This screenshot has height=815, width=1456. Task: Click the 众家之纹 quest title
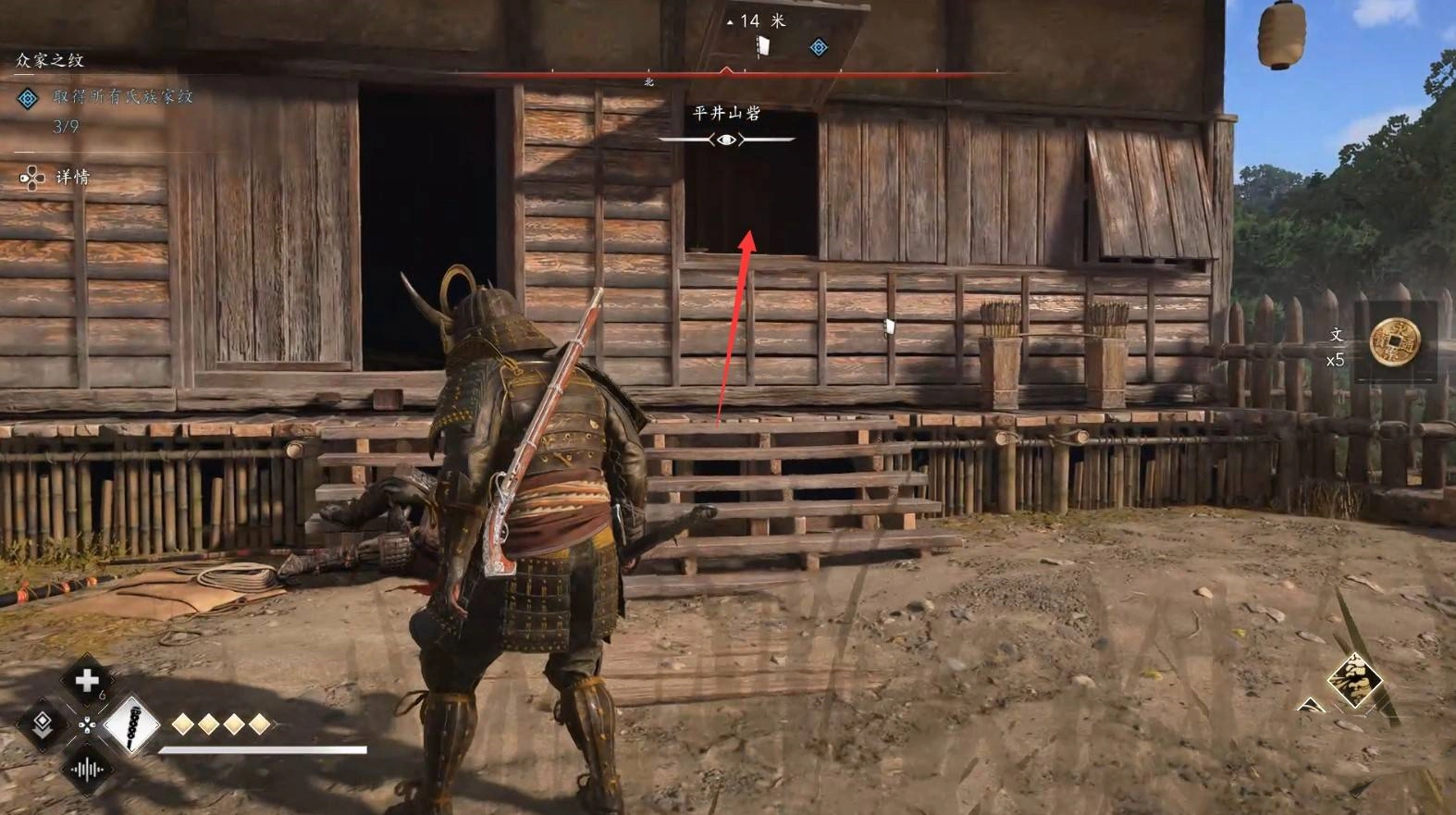50,60
